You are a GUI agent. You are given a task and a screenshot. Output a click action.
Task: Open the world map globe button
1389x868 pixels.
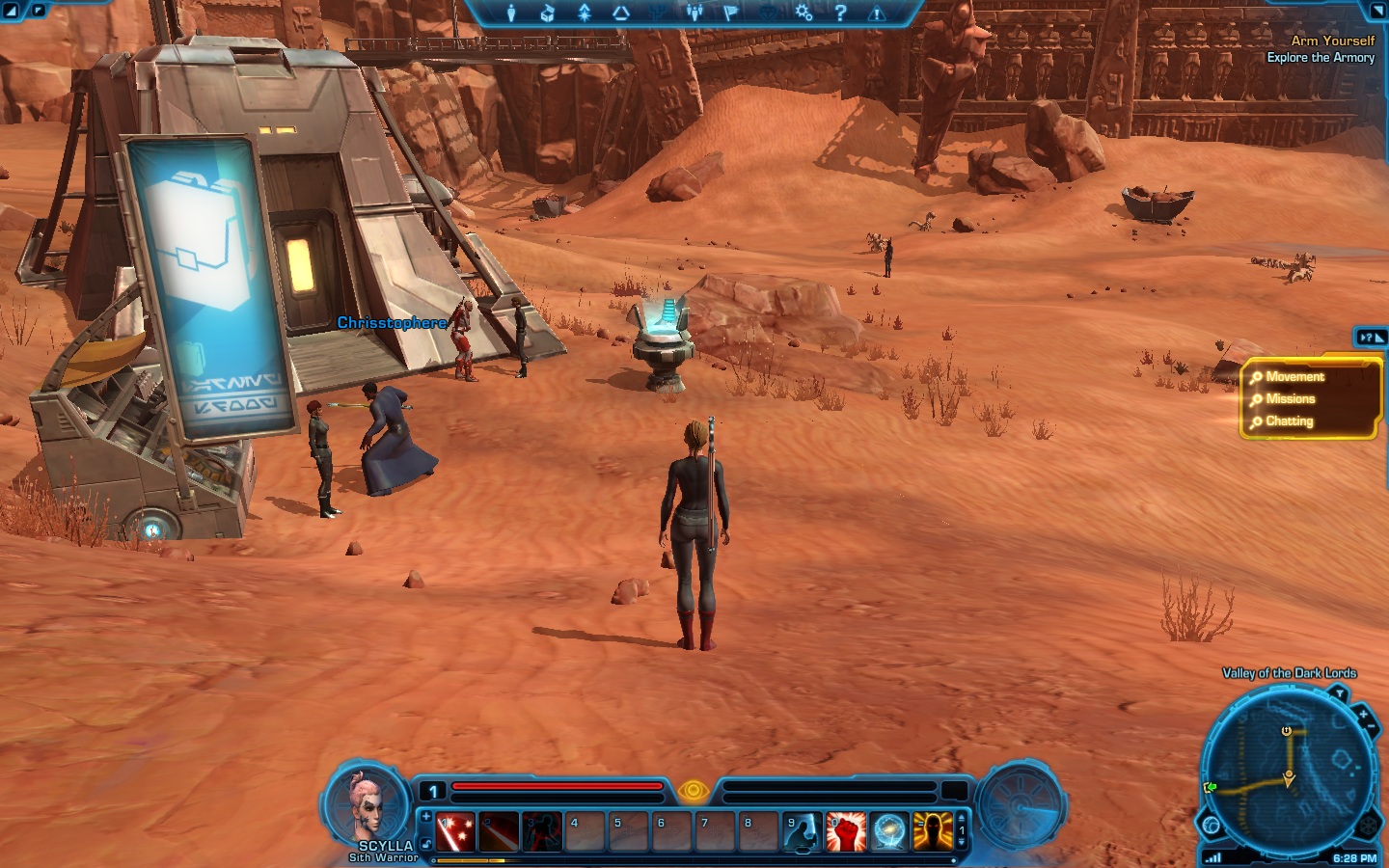1212,826
